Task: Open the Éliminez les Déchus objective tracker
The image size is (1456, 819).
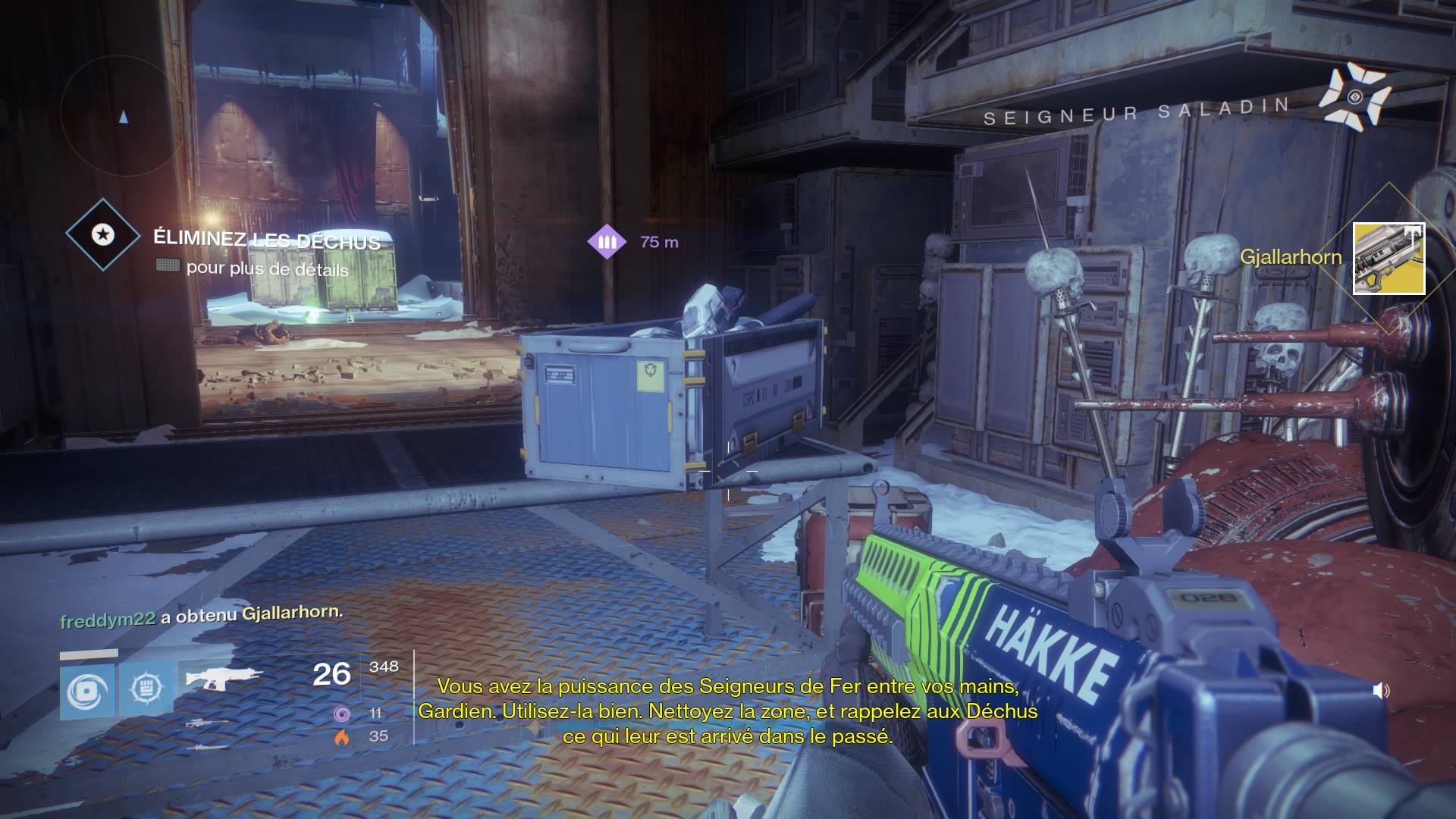Action: coord(103,235)
